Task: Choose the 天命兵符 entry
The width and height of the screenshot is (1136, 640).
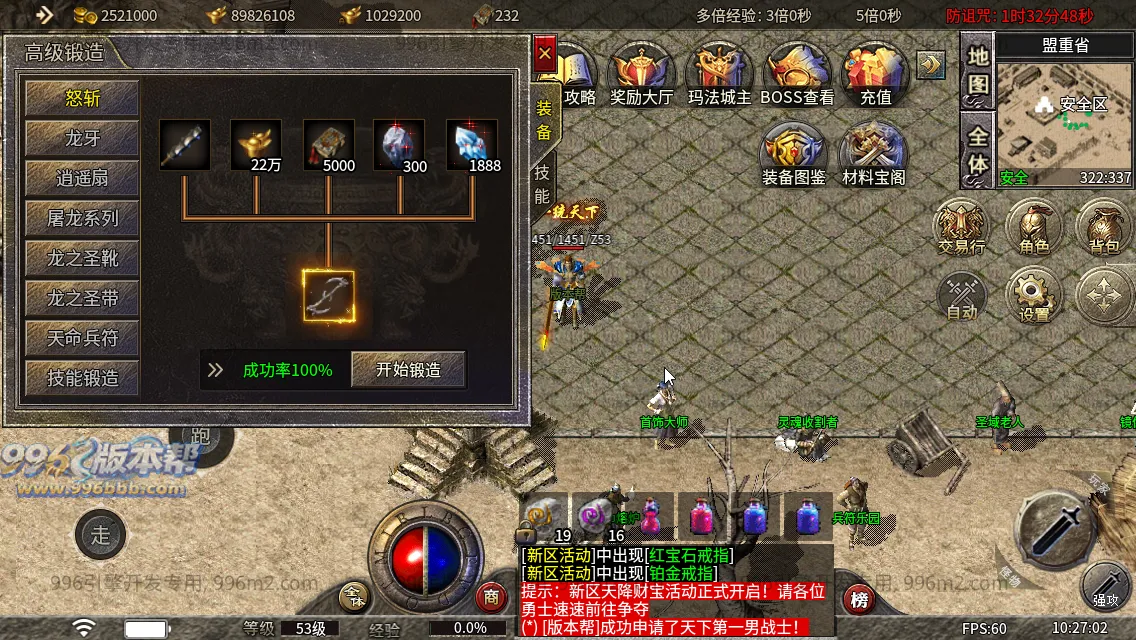Action: click(x=83, y=338)
